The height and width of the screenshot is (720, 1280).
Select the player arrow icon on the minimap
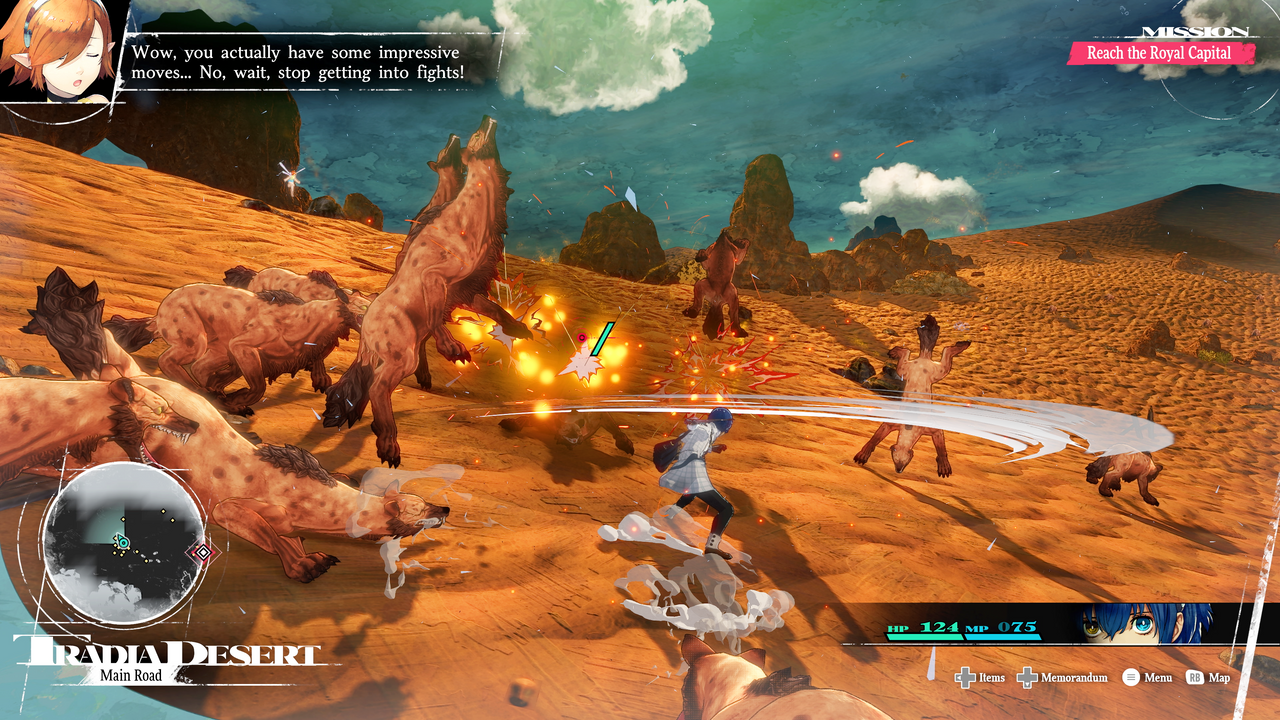(x=123, y=542)
